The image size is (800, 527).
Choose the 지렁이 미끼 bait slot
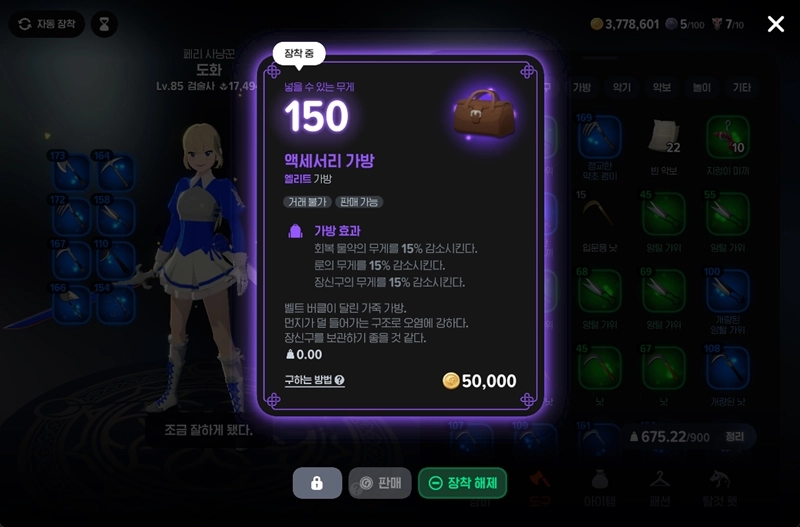click(727, 138)
